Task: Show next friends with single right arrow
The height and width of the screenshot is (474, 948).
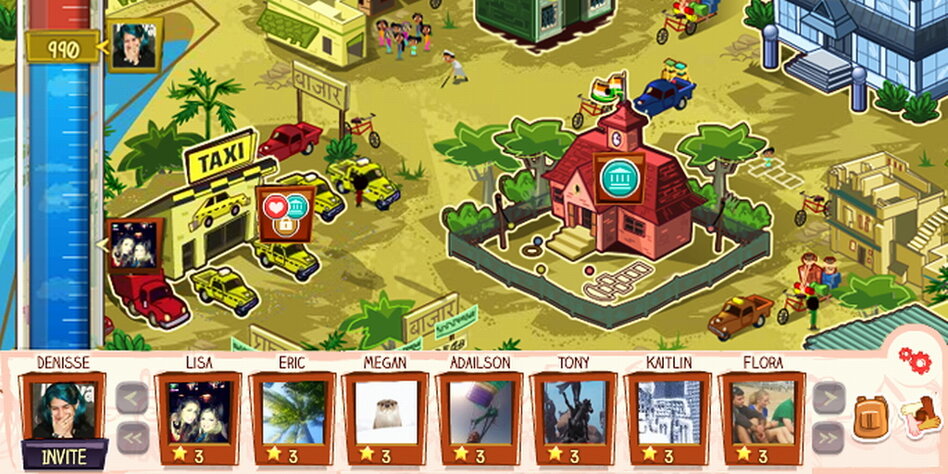Action: tap(828, 399)
